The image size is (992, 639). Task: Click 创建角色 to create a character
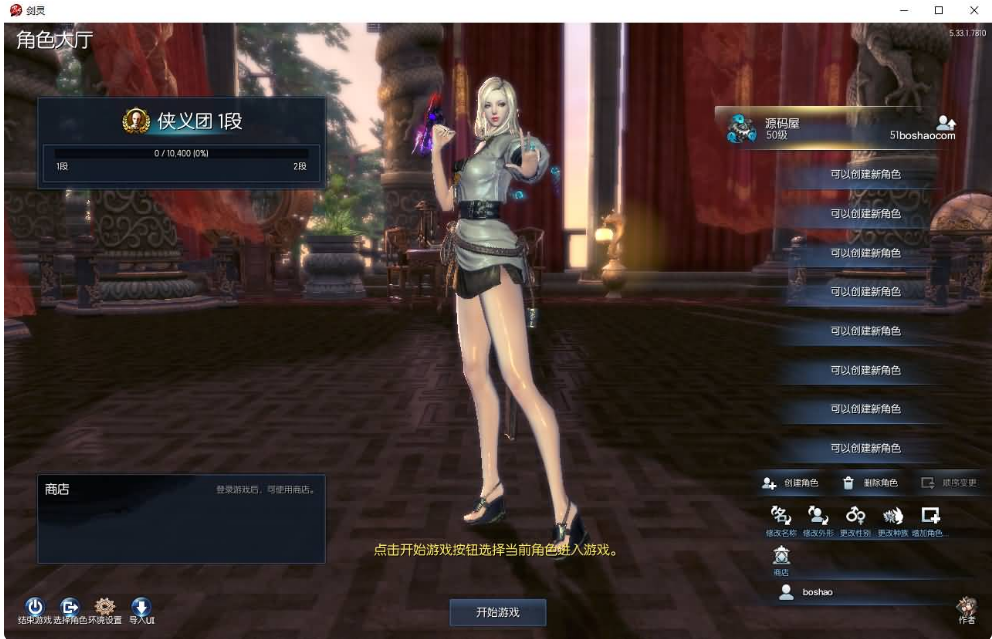pyautogui.click(x=790, y=483)
